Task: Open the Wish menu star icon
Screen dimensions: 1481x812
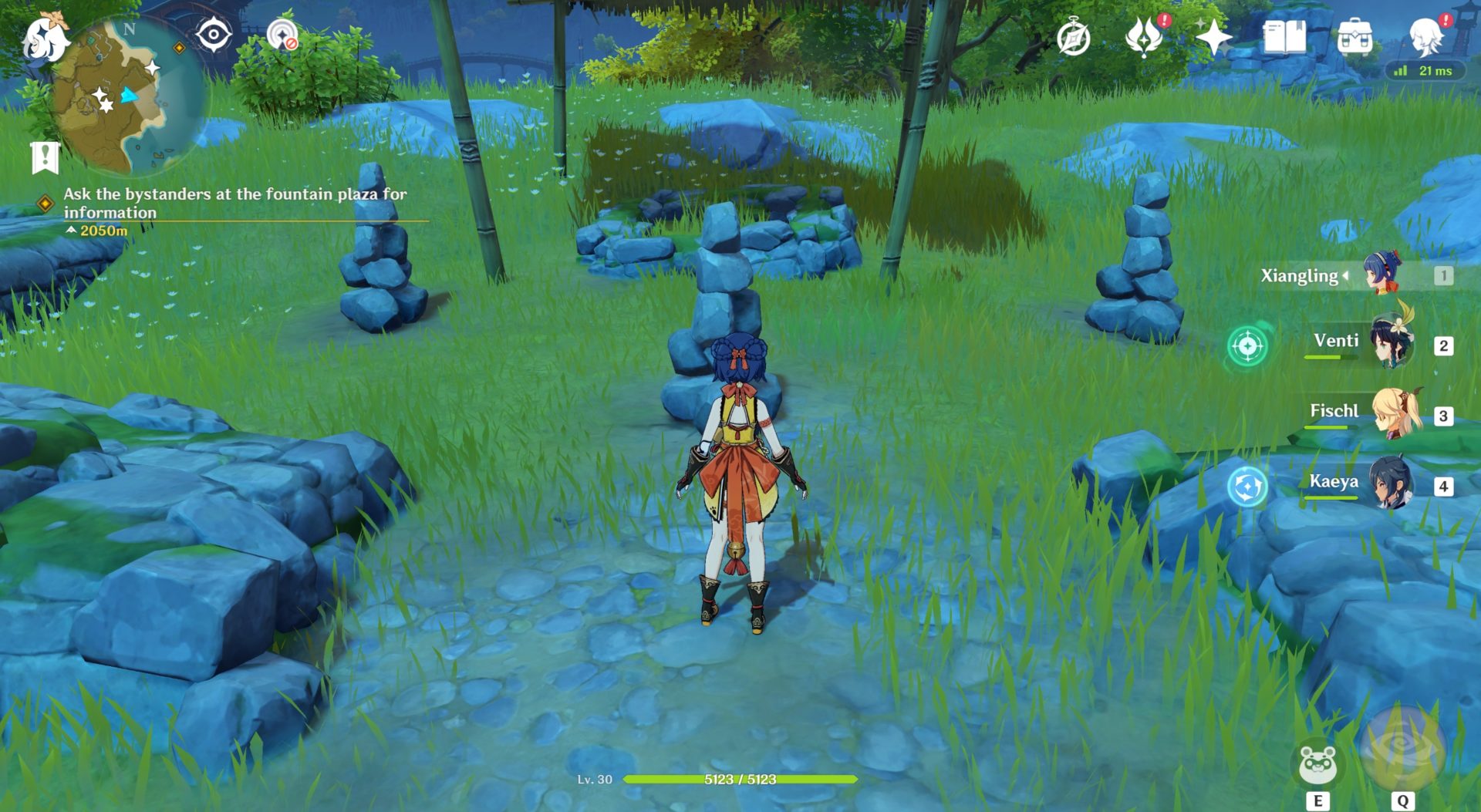Action: pos(1215,35)
